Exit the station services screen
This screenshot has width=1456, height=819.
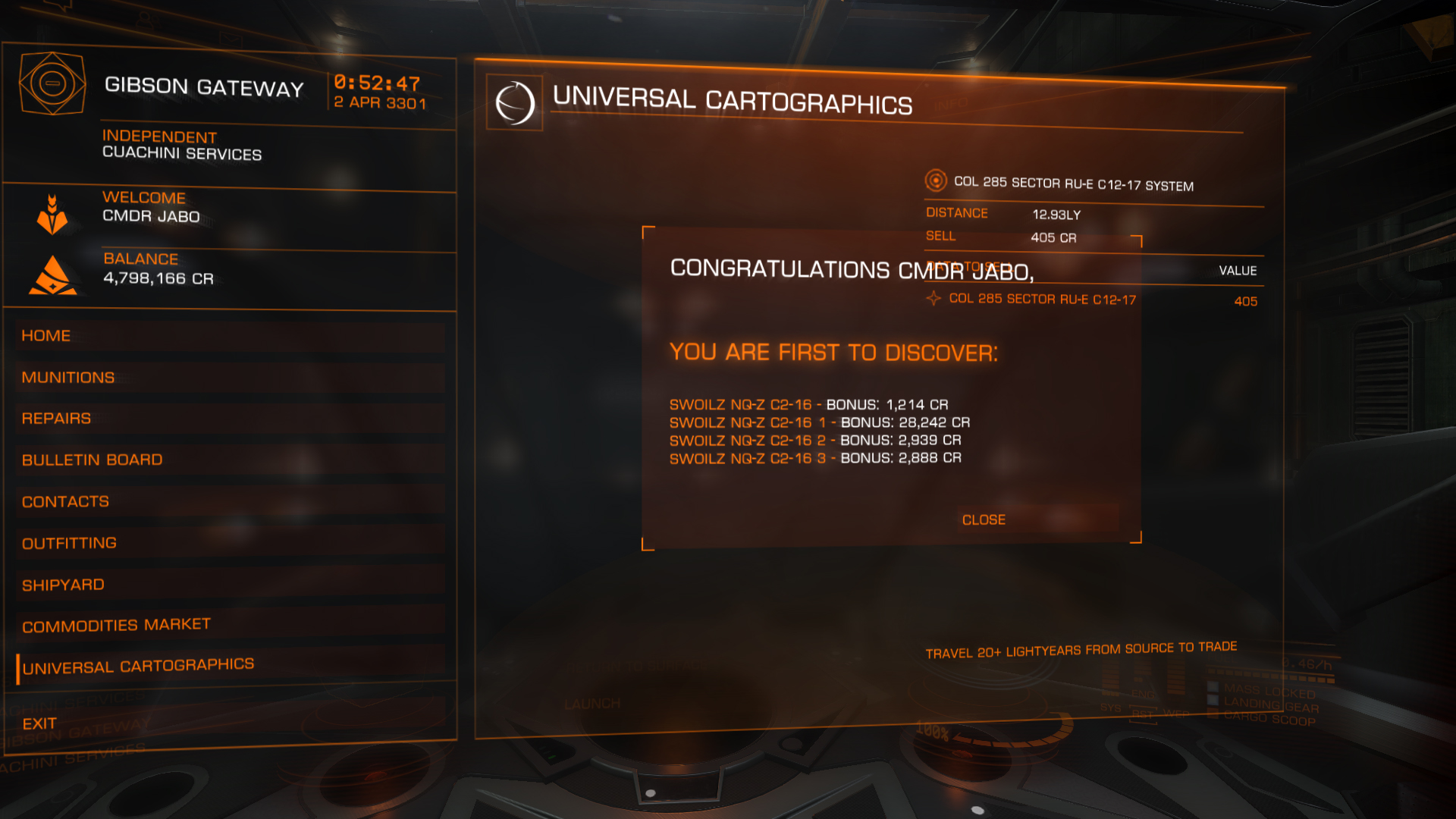click(x=39, y=724)
